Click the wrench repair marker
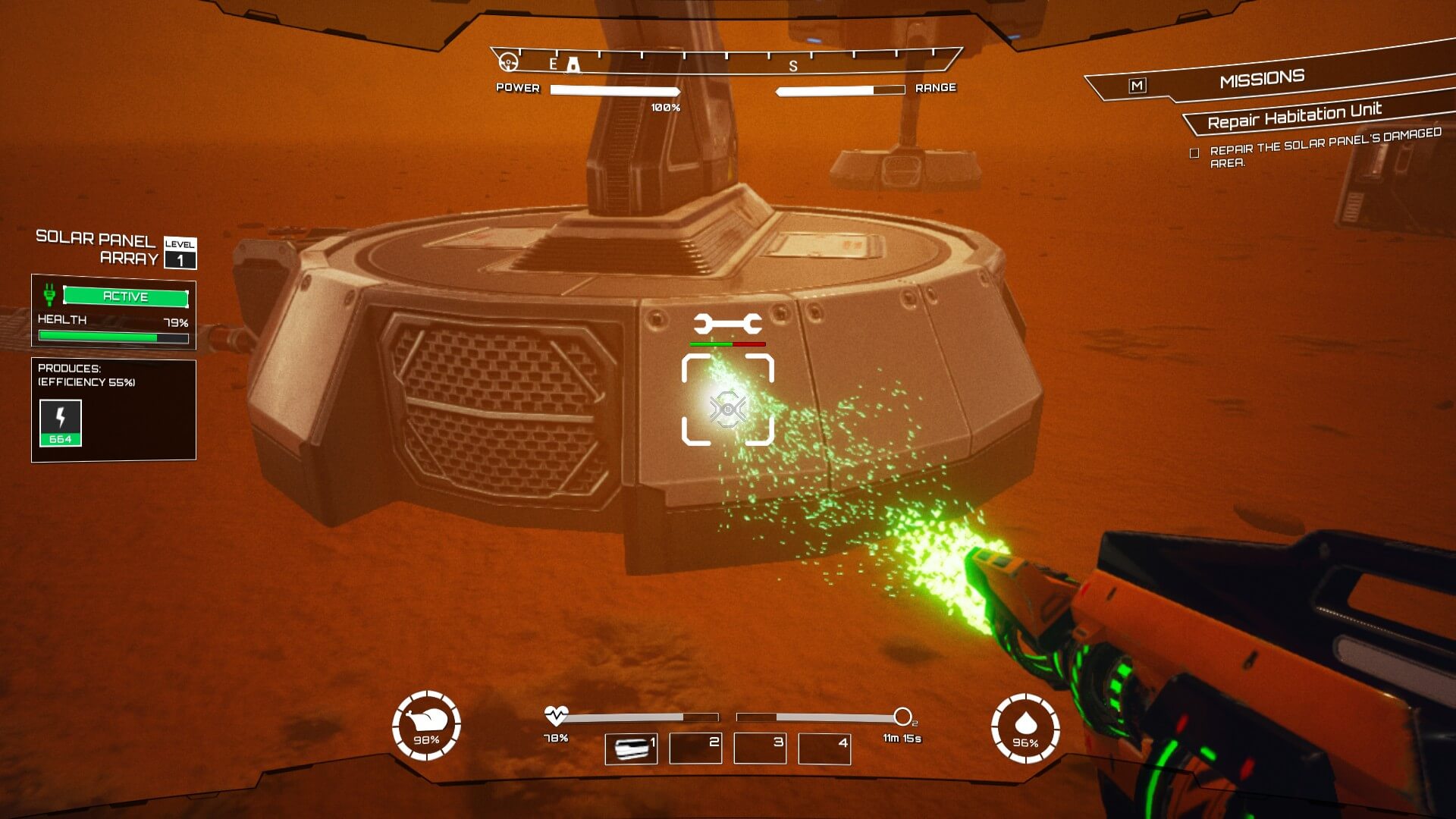This screenshot has width=1456, height=819. 727,325
